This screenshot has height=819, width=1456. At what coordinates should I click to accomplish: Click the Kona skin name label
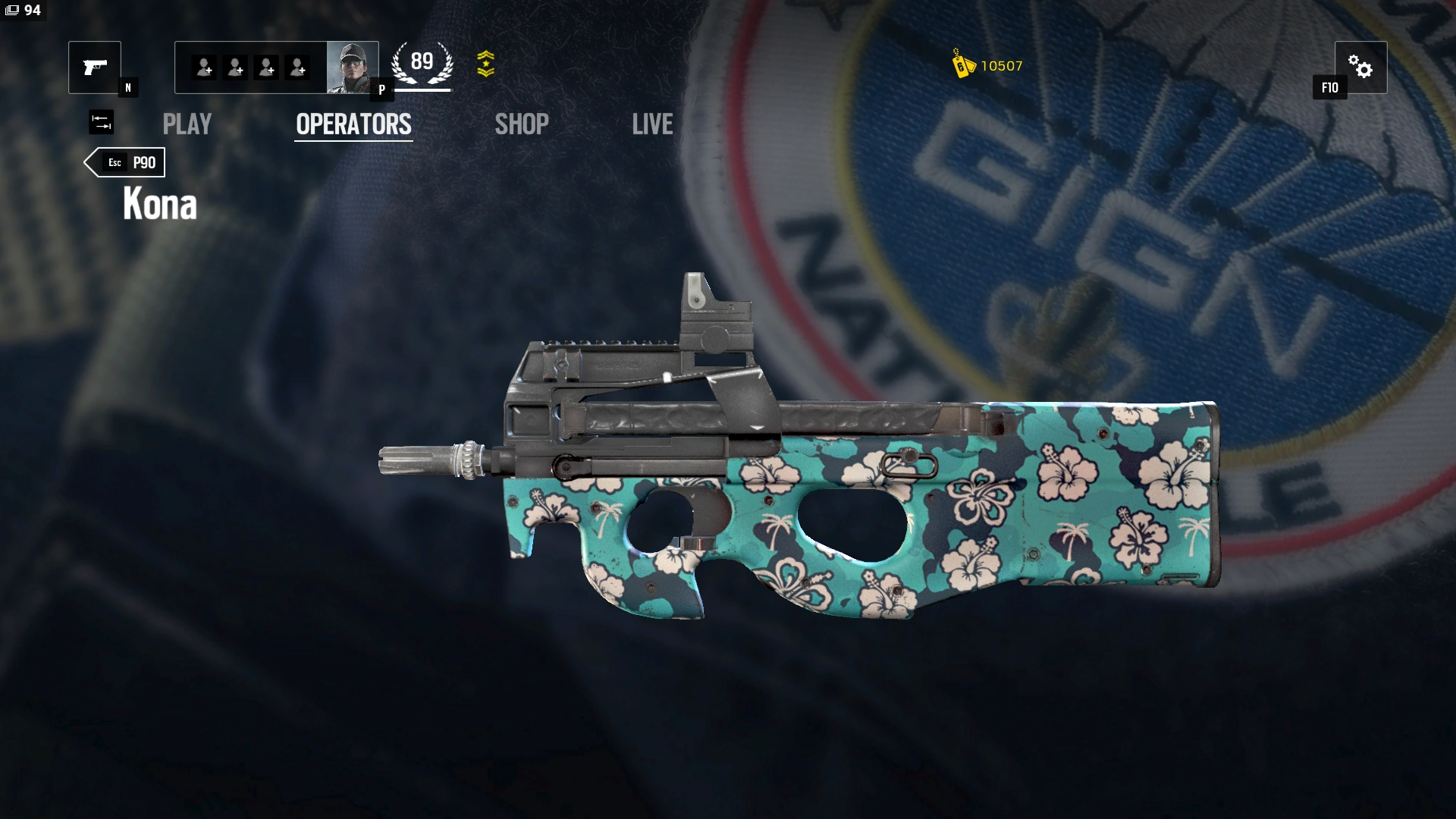tap(159, 203)
